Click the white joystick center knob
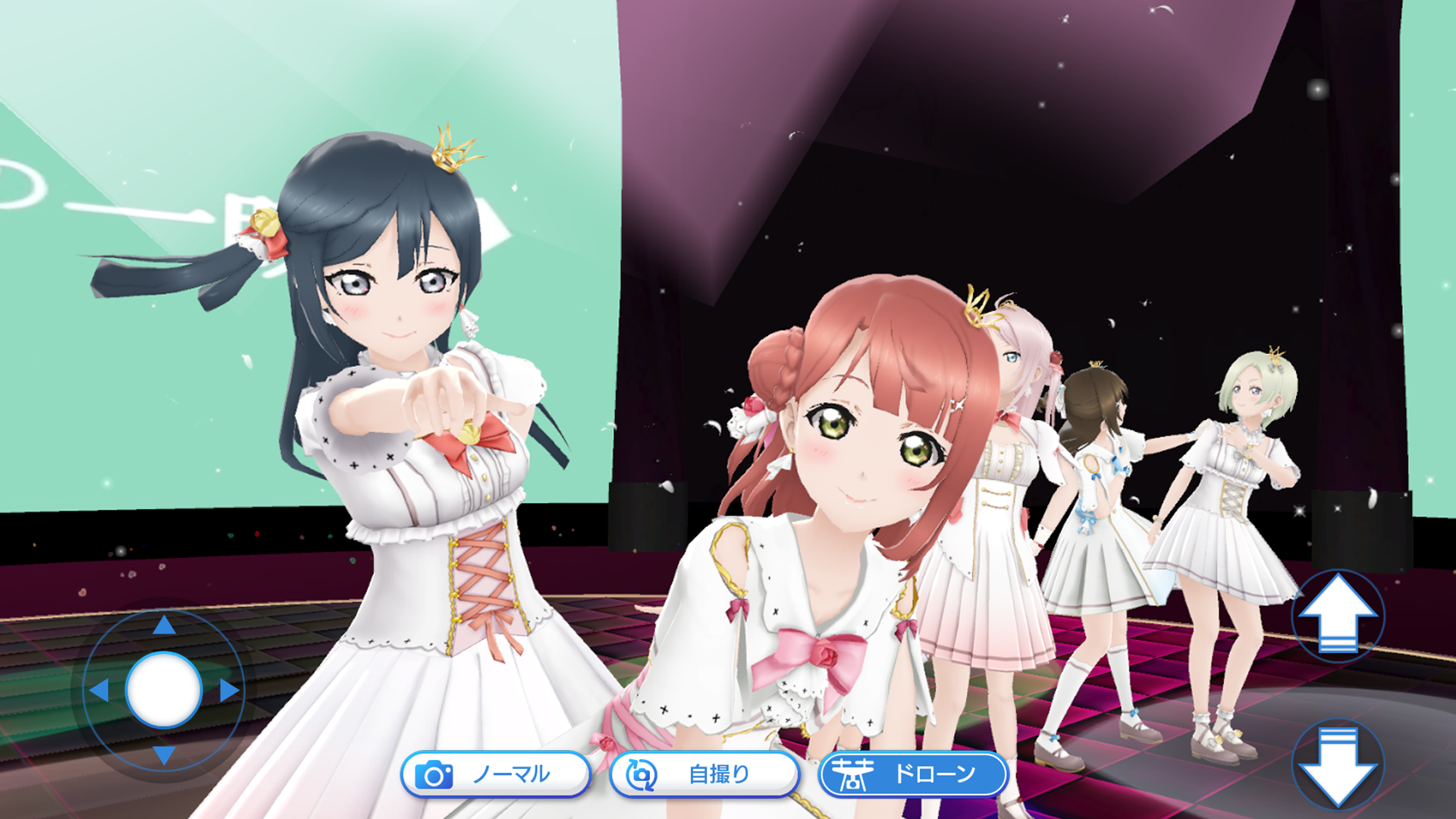 coord(164,690)
